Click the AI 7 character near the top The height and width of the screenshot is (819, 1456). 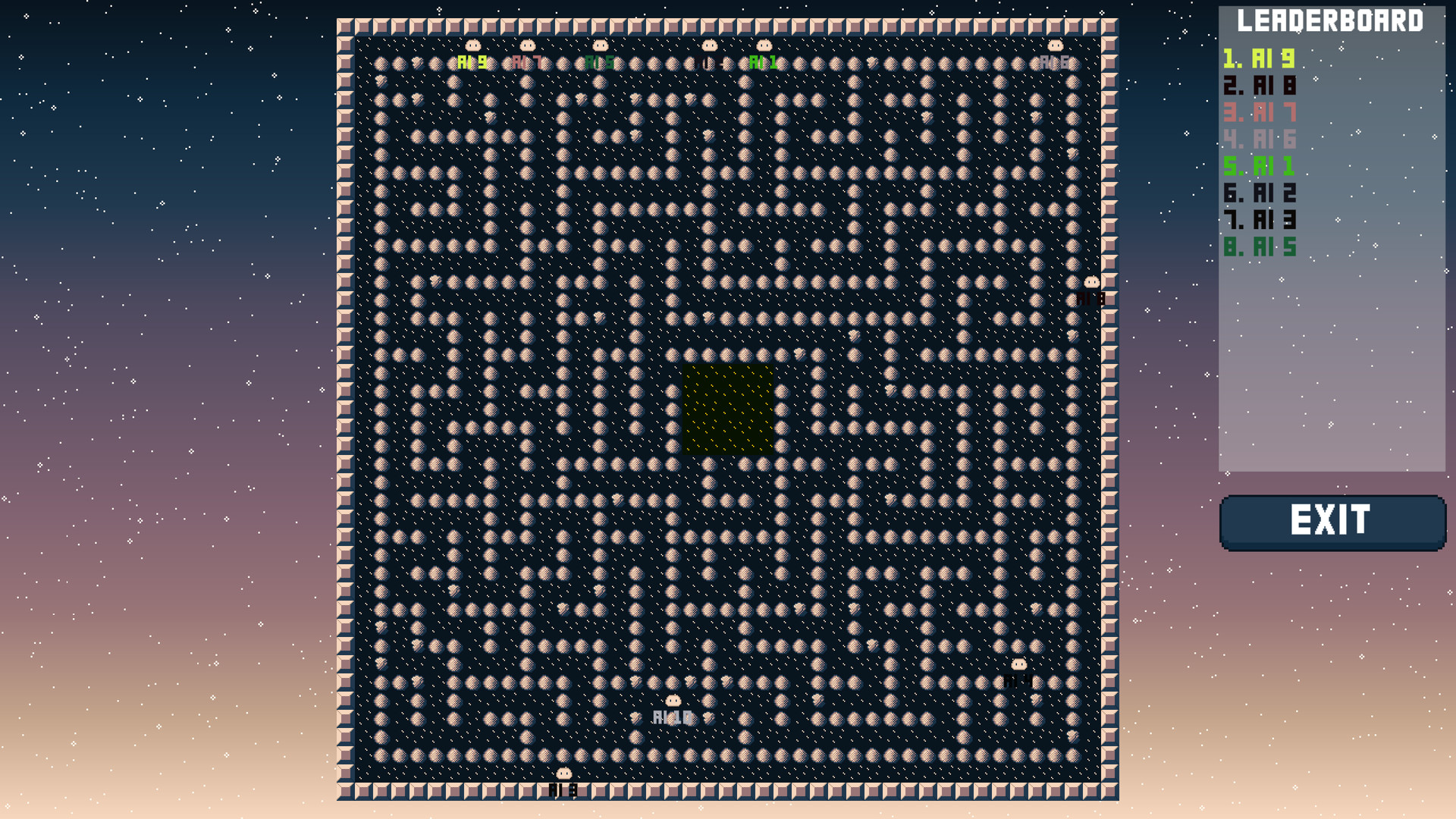pyautogui.click(x=526, y=47)
